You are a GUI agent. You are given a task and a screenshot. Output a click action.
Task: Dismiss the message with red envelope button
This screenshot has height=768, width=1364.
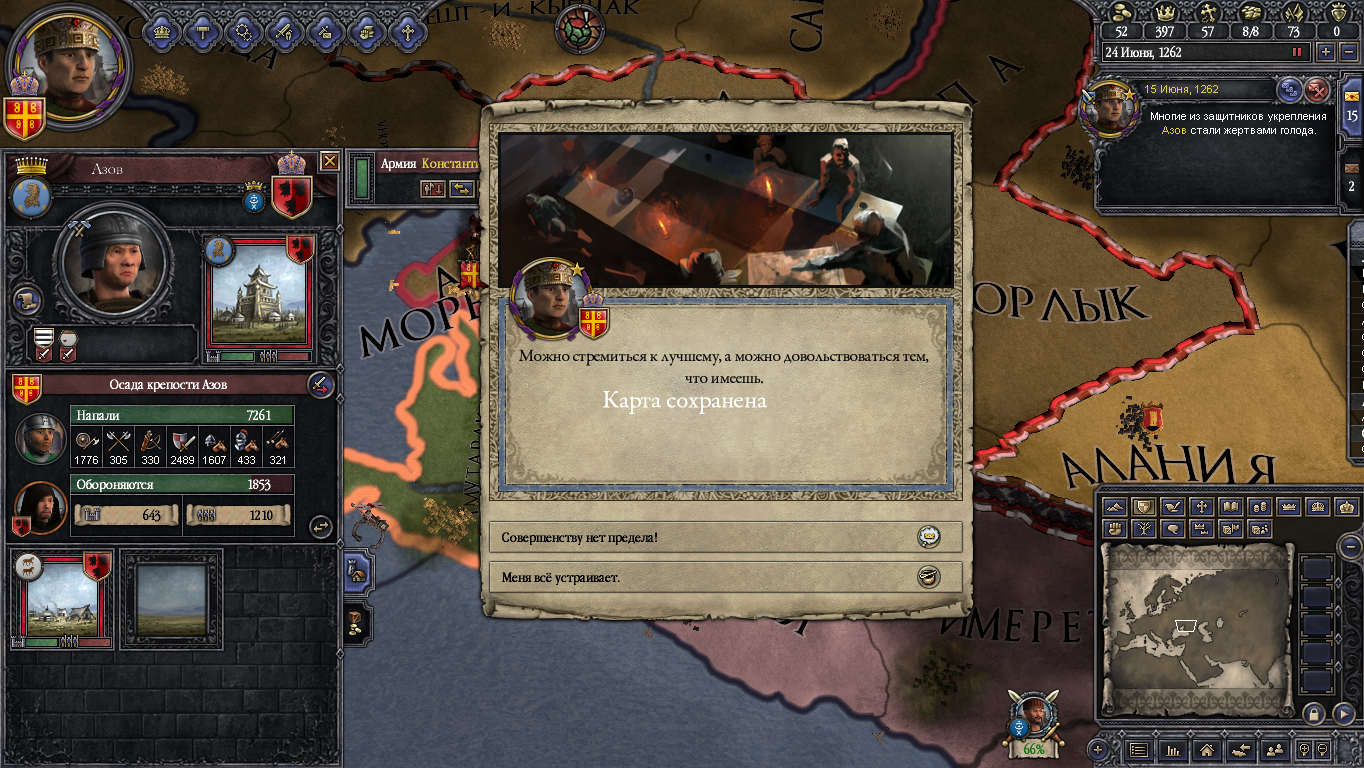(1318, 91)
